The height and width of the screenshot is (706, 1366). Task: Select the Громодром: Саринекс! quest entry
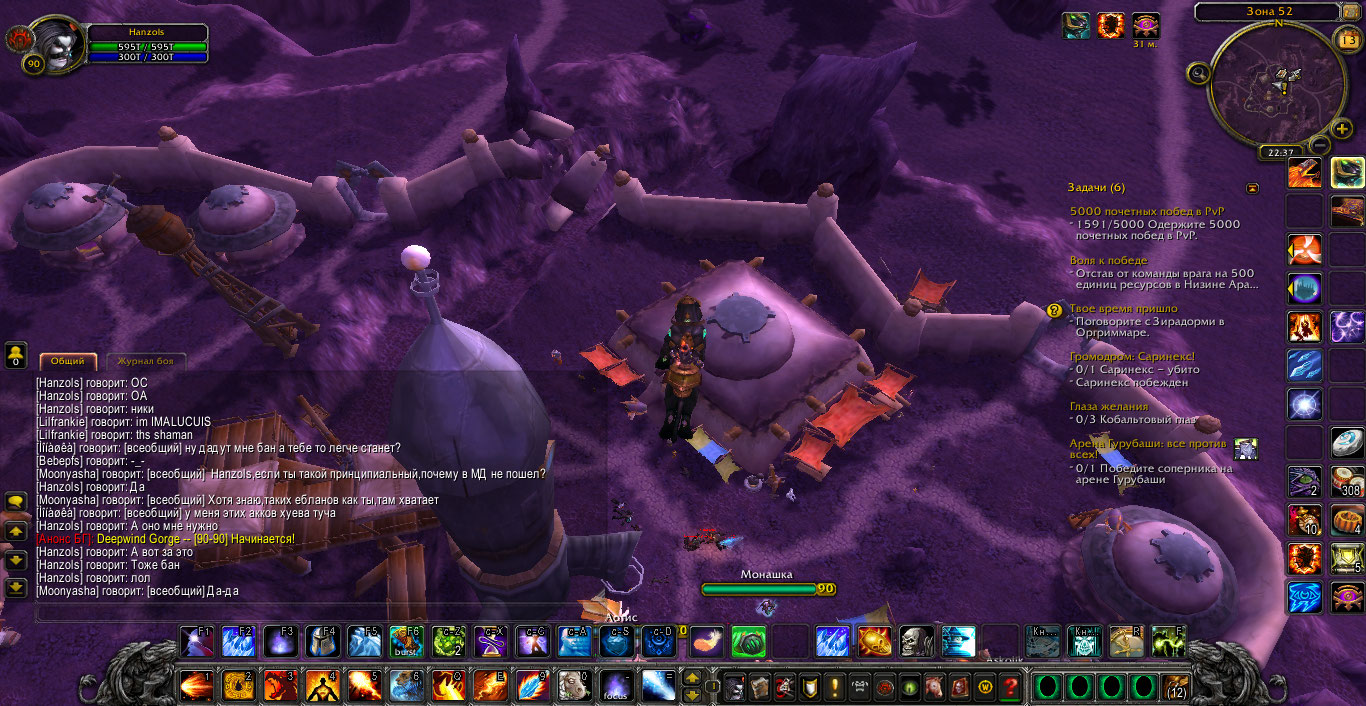(x=1131, y=356)
